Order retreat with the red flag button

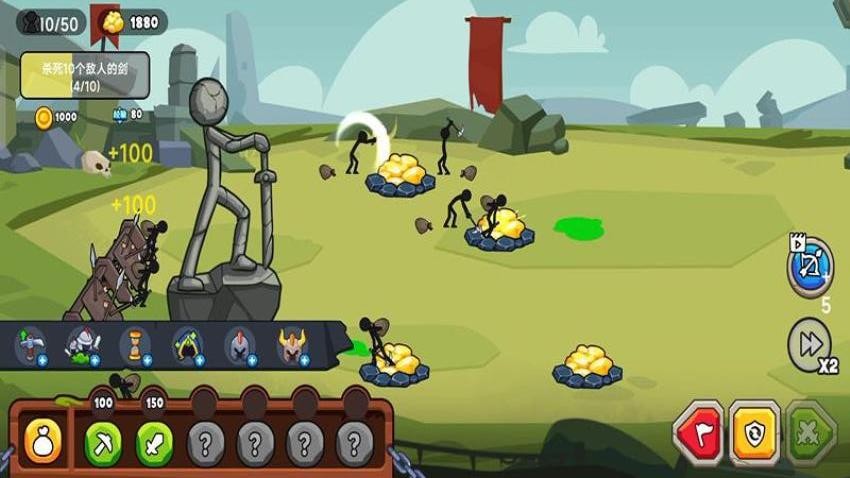700,431
